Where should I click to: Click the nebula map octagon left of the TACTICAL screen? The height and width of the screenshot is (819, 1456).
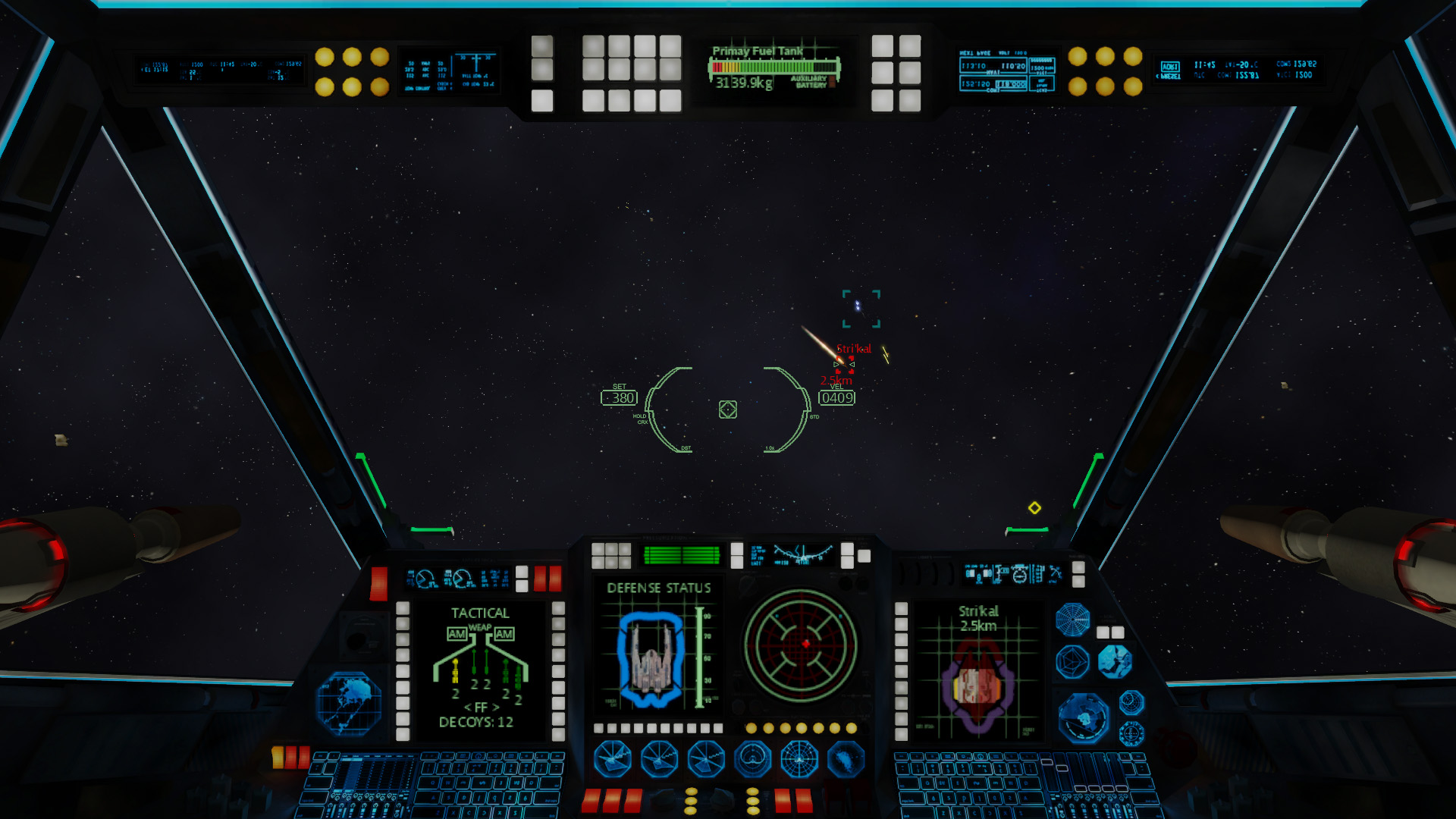point(351,704)
